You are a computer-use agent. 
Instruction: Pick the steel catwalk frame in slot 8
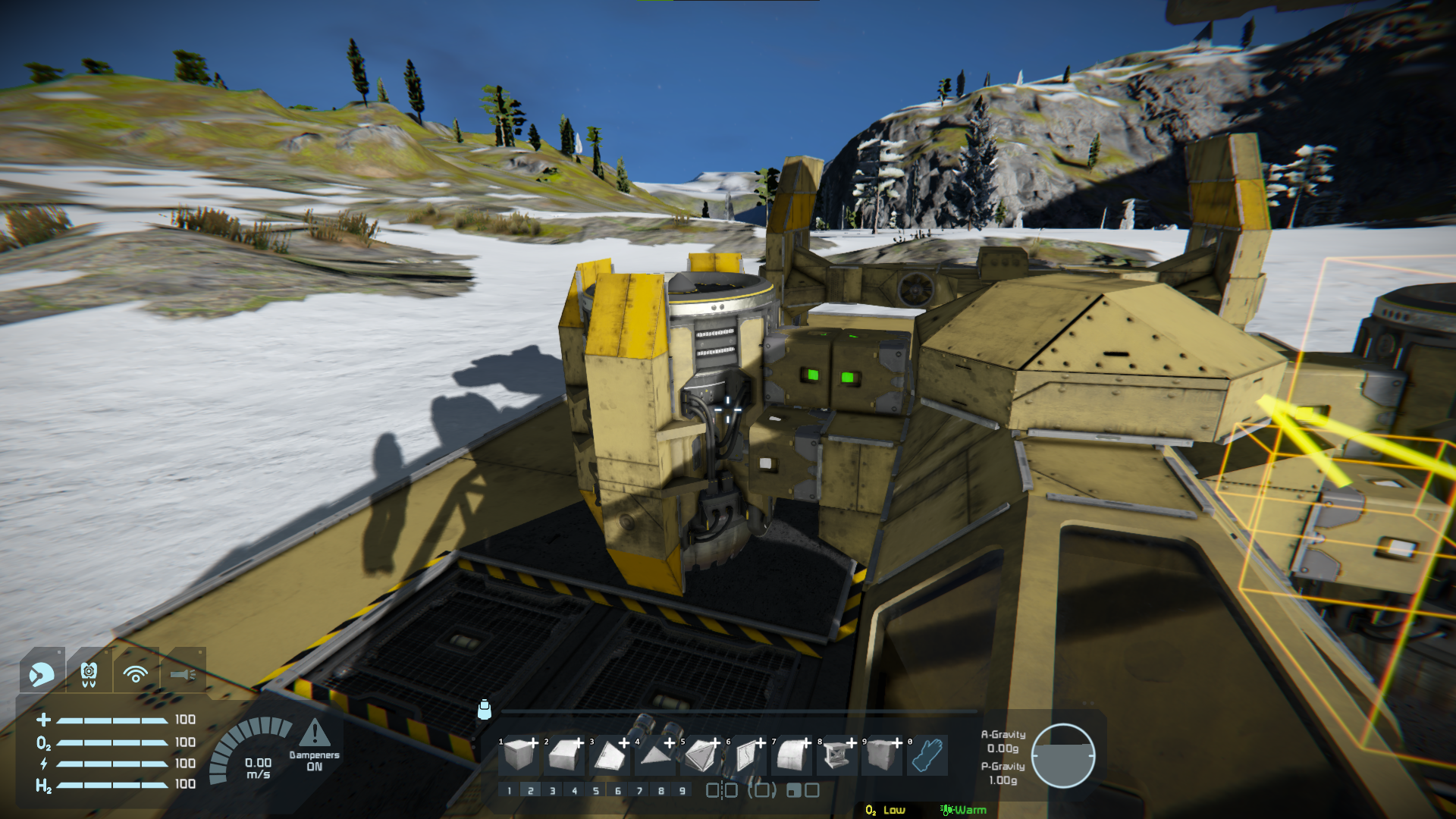[x=836, y=755]
